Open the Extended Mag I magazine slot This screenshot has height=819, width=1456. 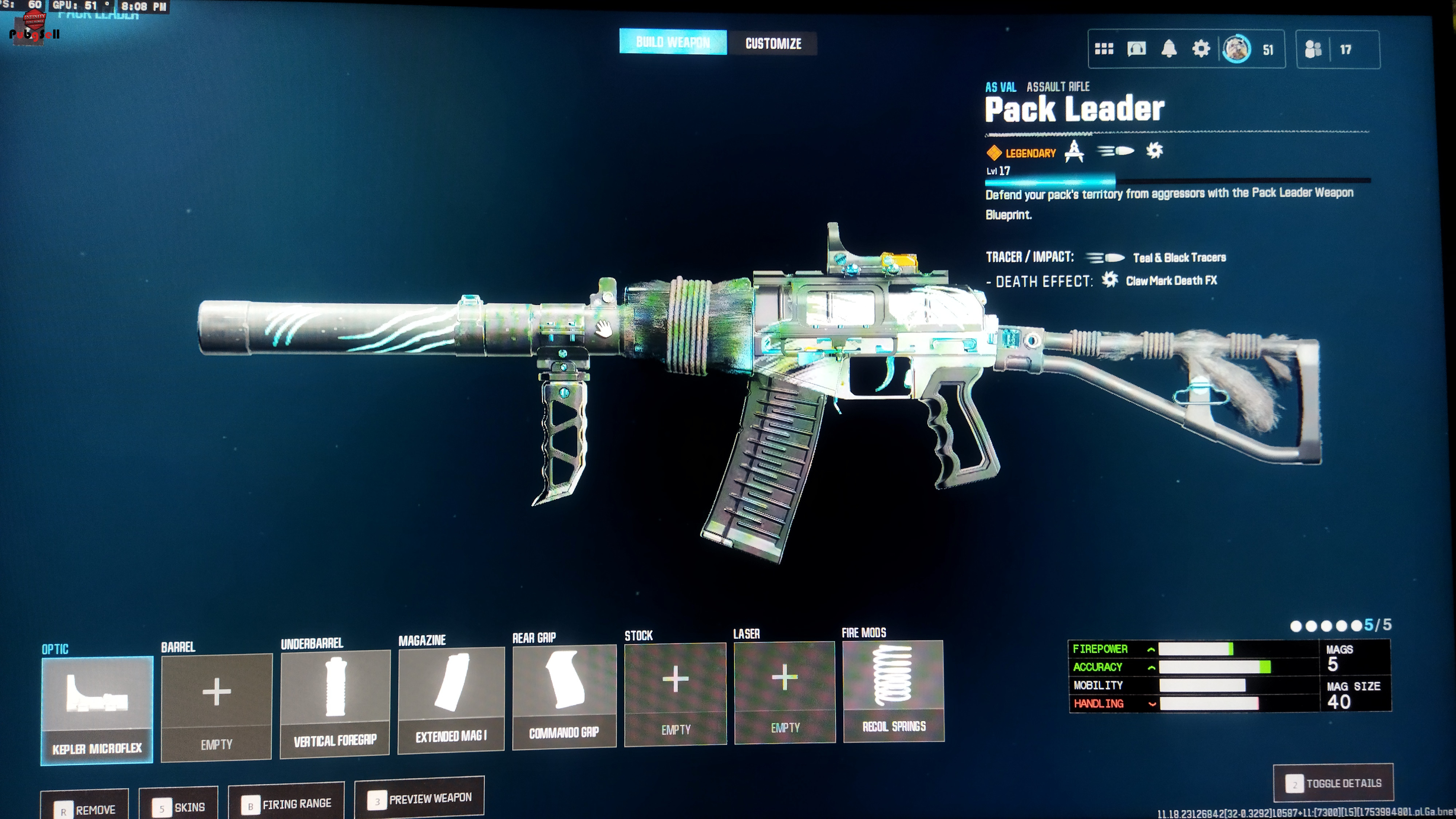click(x=451, y=700)
